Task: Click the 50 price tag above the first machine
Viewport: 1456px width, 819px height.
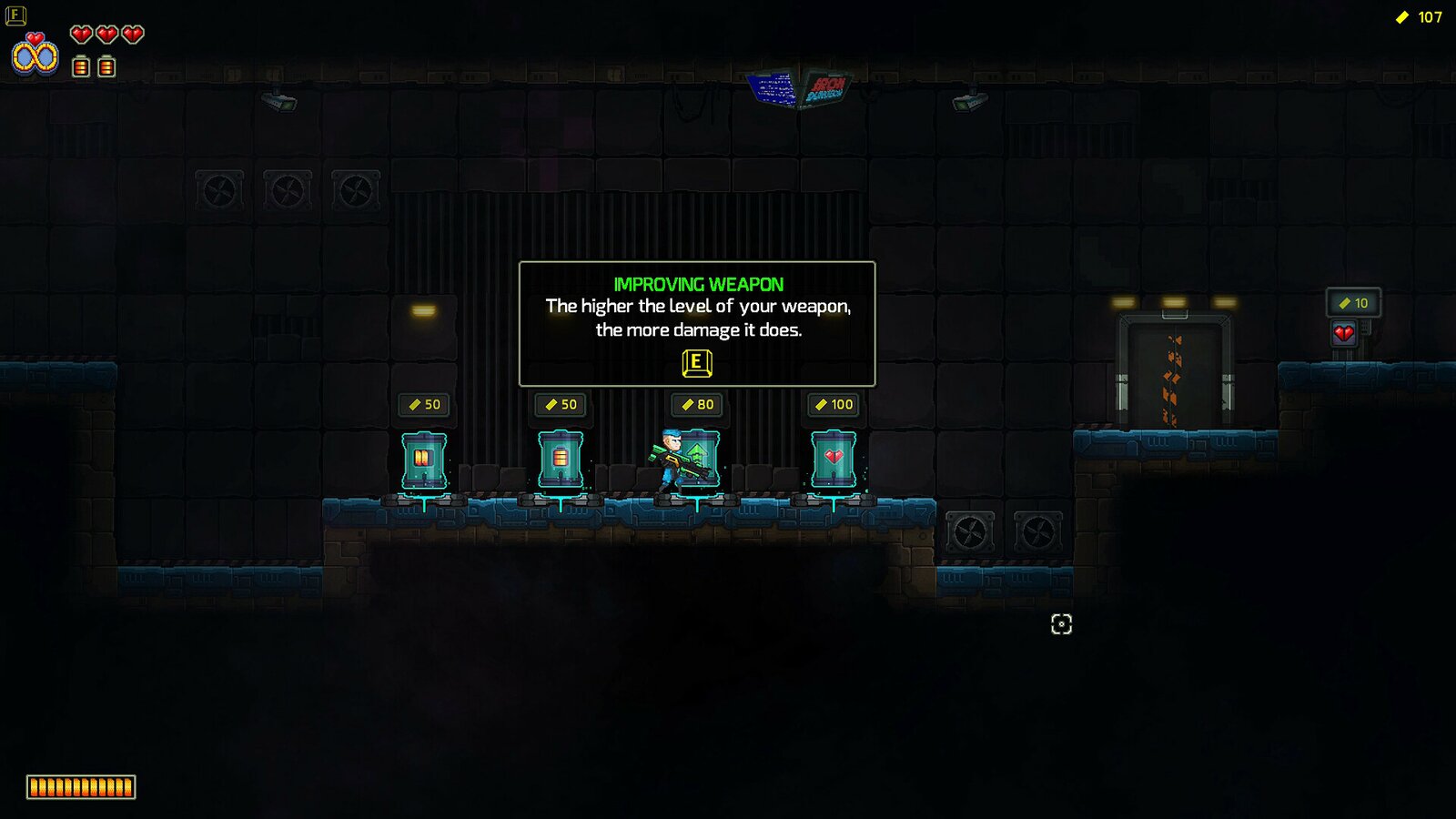Action: point(426,404)
